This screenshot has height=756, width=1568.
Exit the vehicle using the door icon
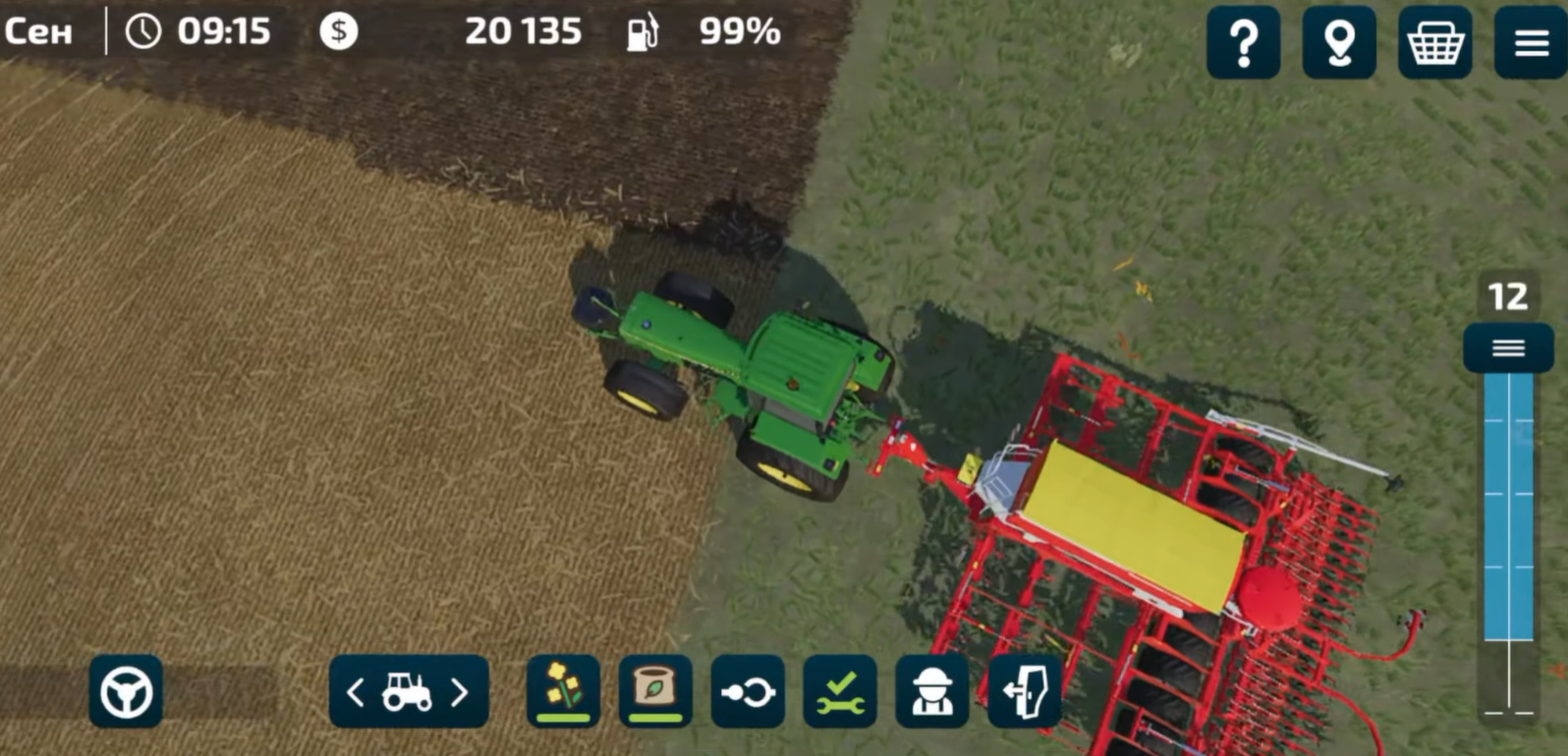1024,692
